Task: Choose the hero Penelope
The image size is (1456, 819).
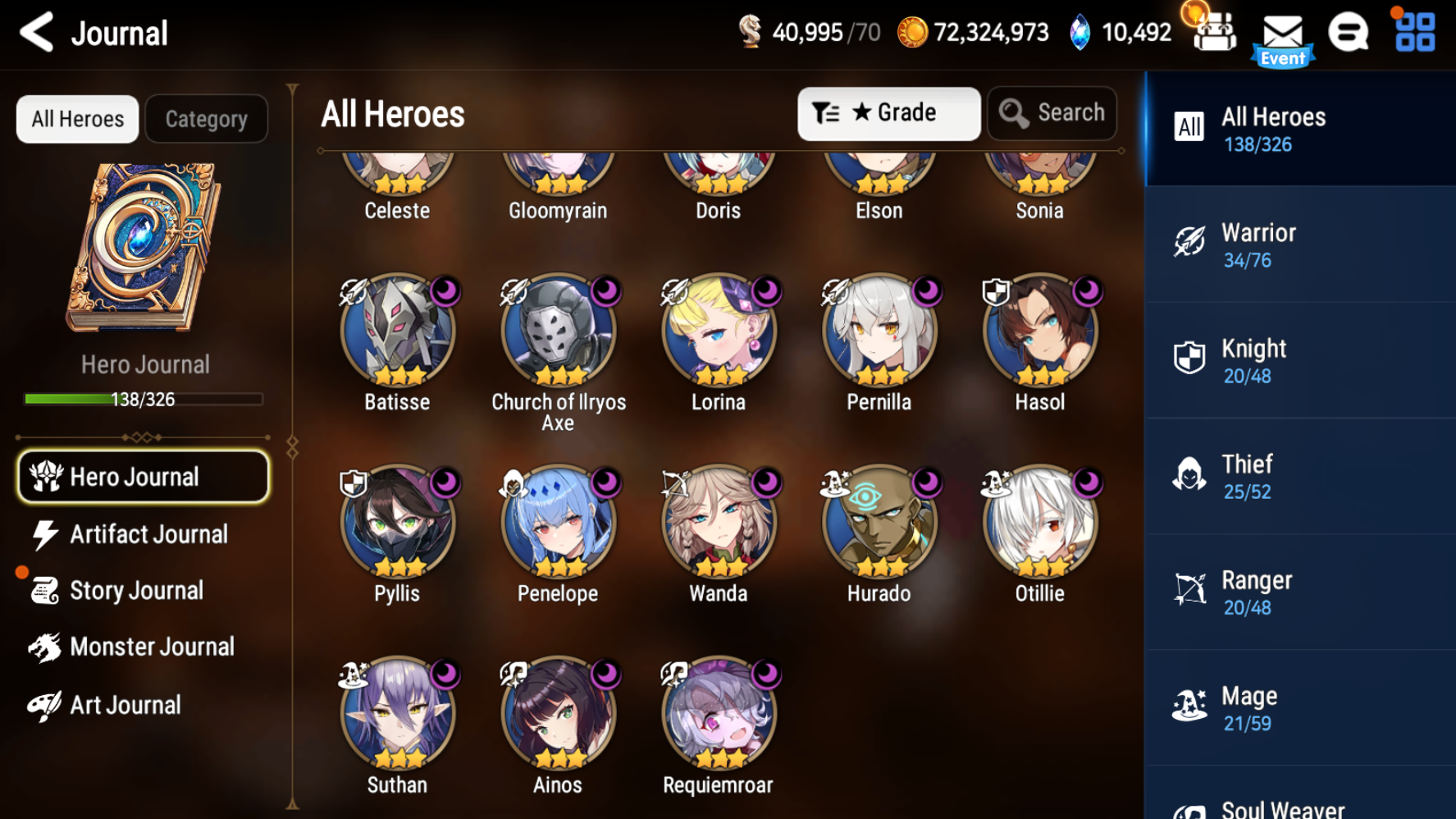Action: 558,524
